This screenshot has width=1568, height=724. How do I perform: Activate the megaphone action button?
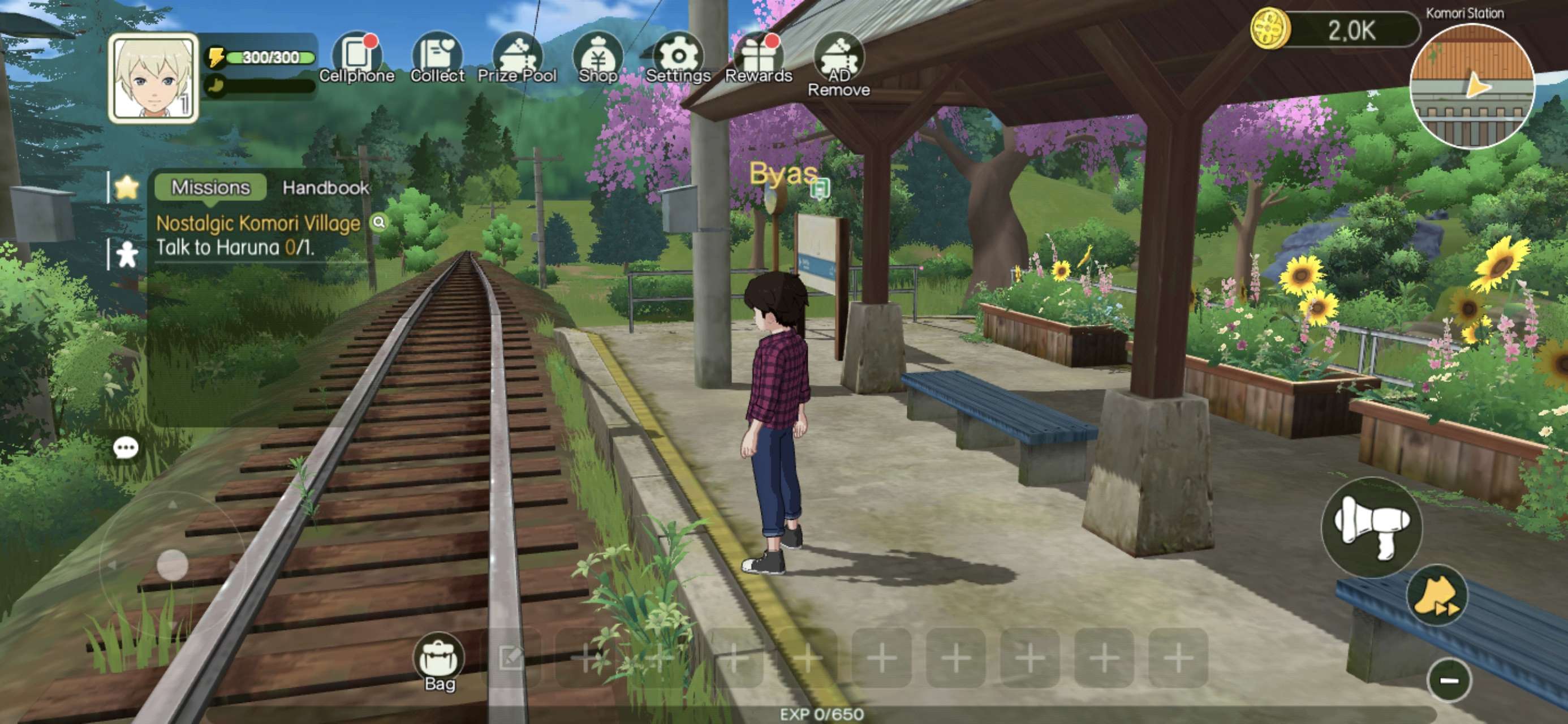pyautogui.click(x=1371, y=527)
